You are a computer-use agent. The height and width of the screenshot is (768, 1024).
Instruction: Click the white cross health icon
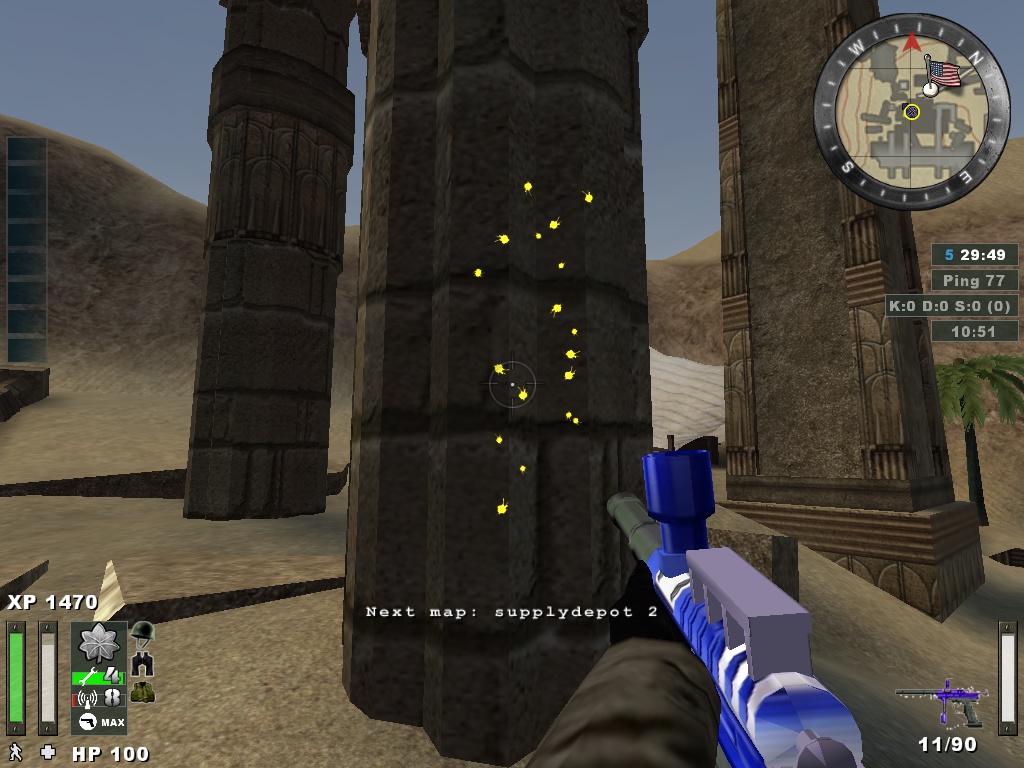(x=47, y=752)
